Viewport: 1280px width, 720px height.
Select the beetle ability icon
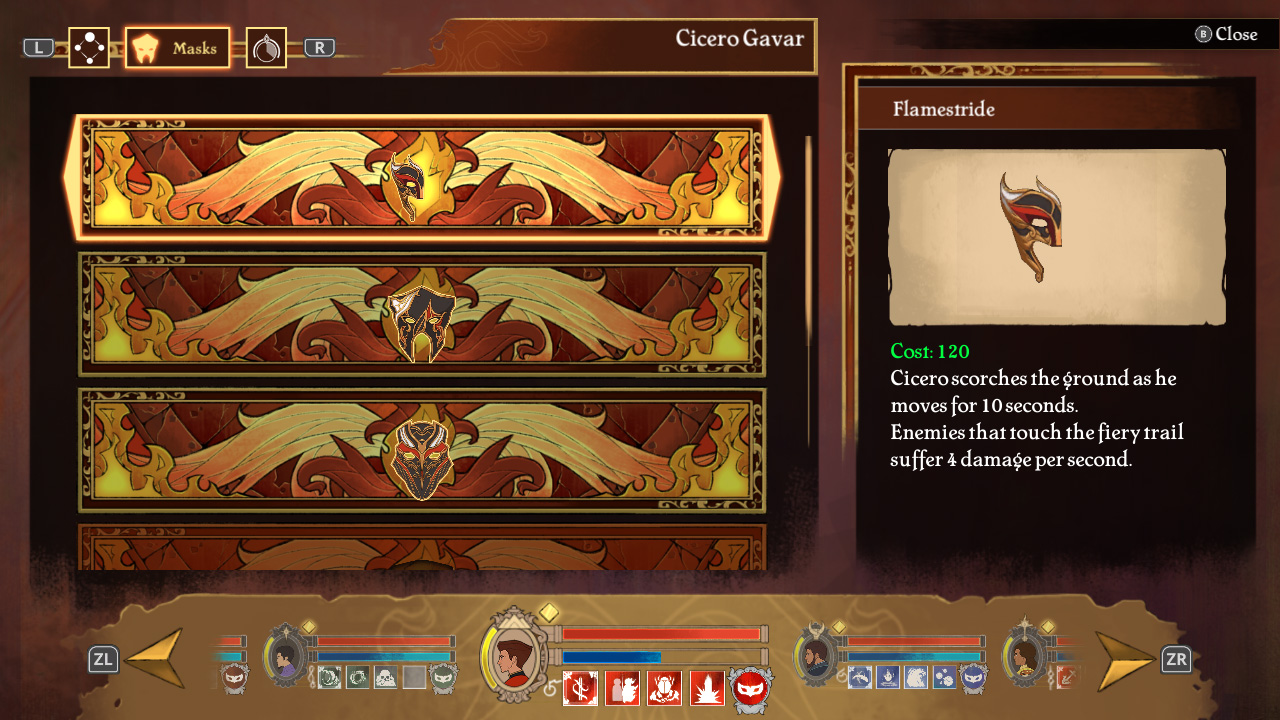click(x=664, y=688)
